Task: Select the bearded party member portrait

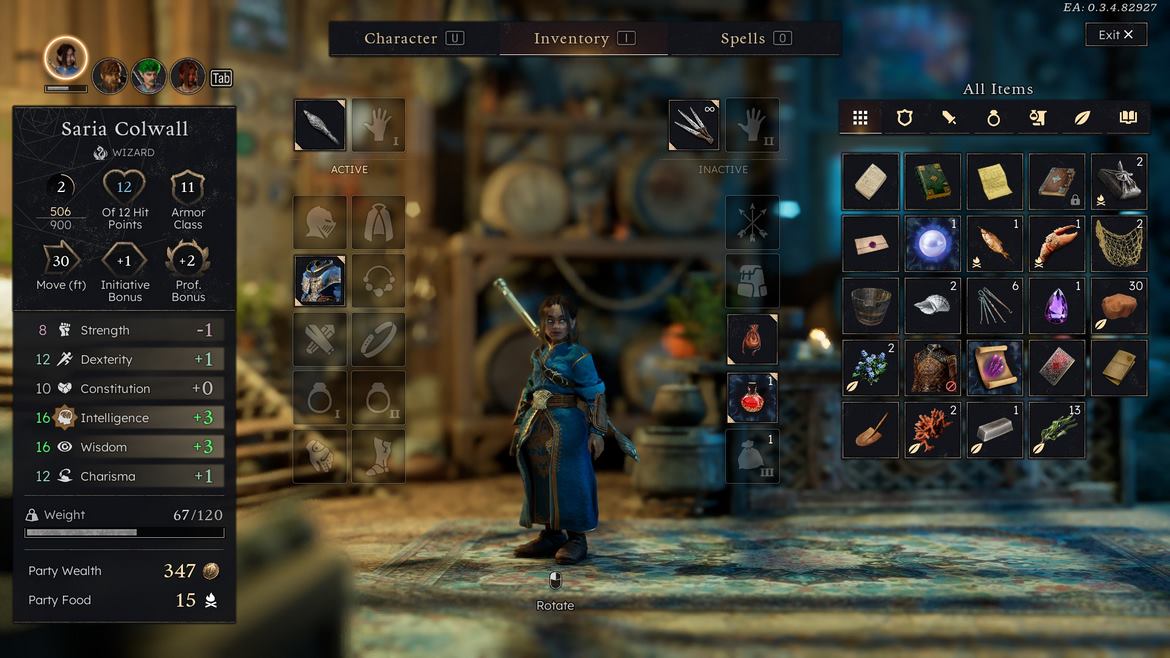Action: [110, 76]
